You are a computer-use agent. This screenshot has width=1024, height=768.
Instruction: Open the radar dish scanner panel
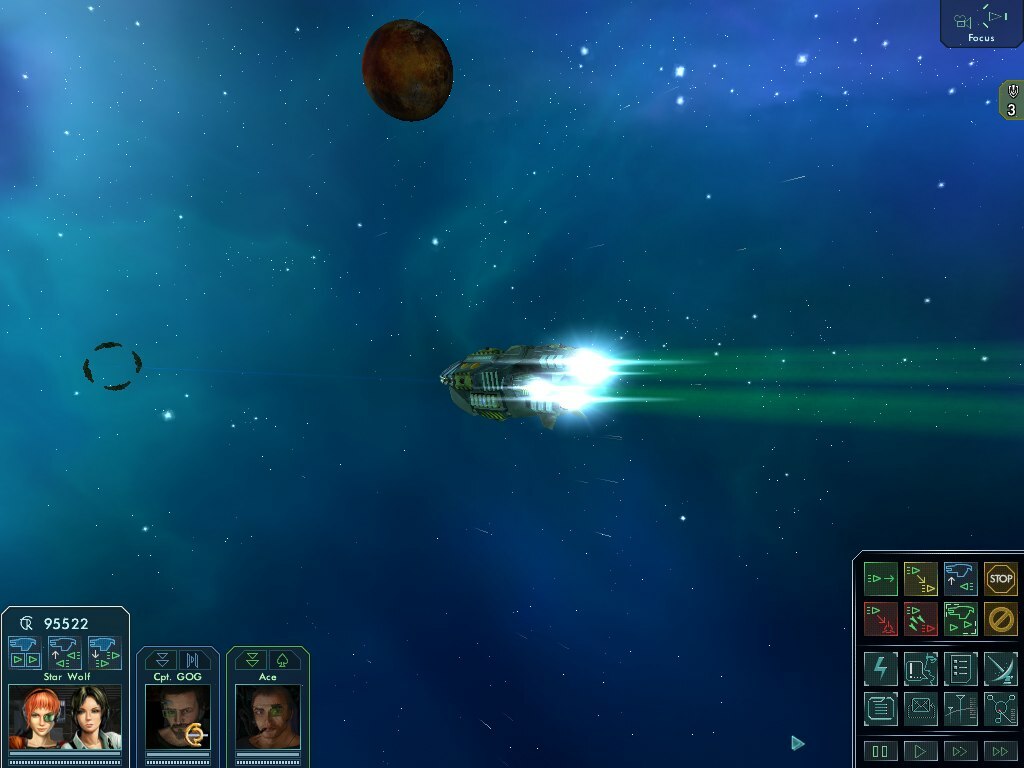pyautogui.click(x=1000, y=668)
